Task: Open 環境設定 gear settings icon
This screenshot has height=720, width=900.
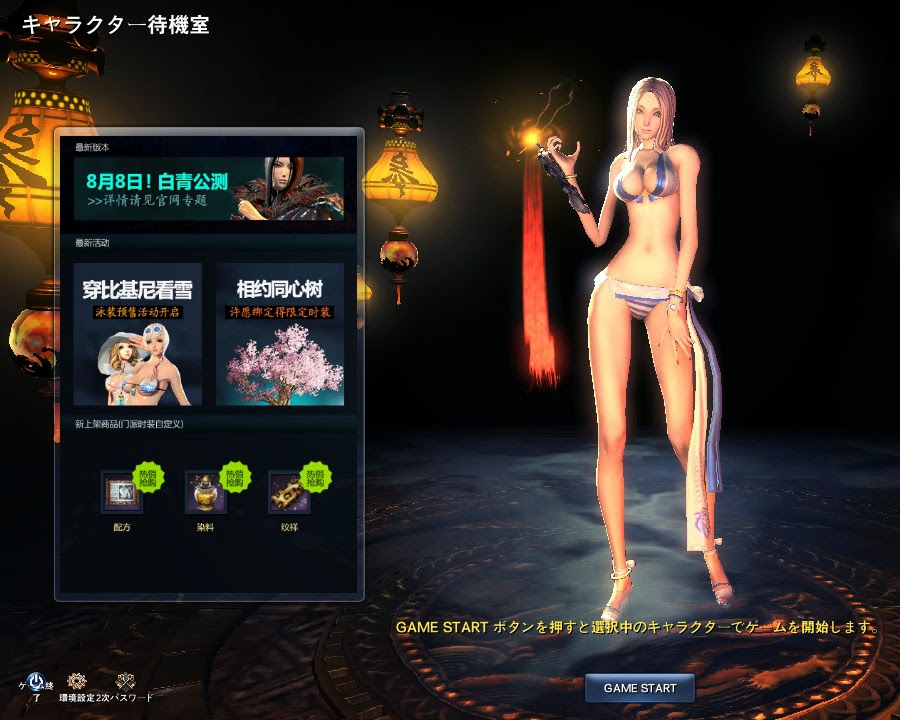Action: point(77,681)
